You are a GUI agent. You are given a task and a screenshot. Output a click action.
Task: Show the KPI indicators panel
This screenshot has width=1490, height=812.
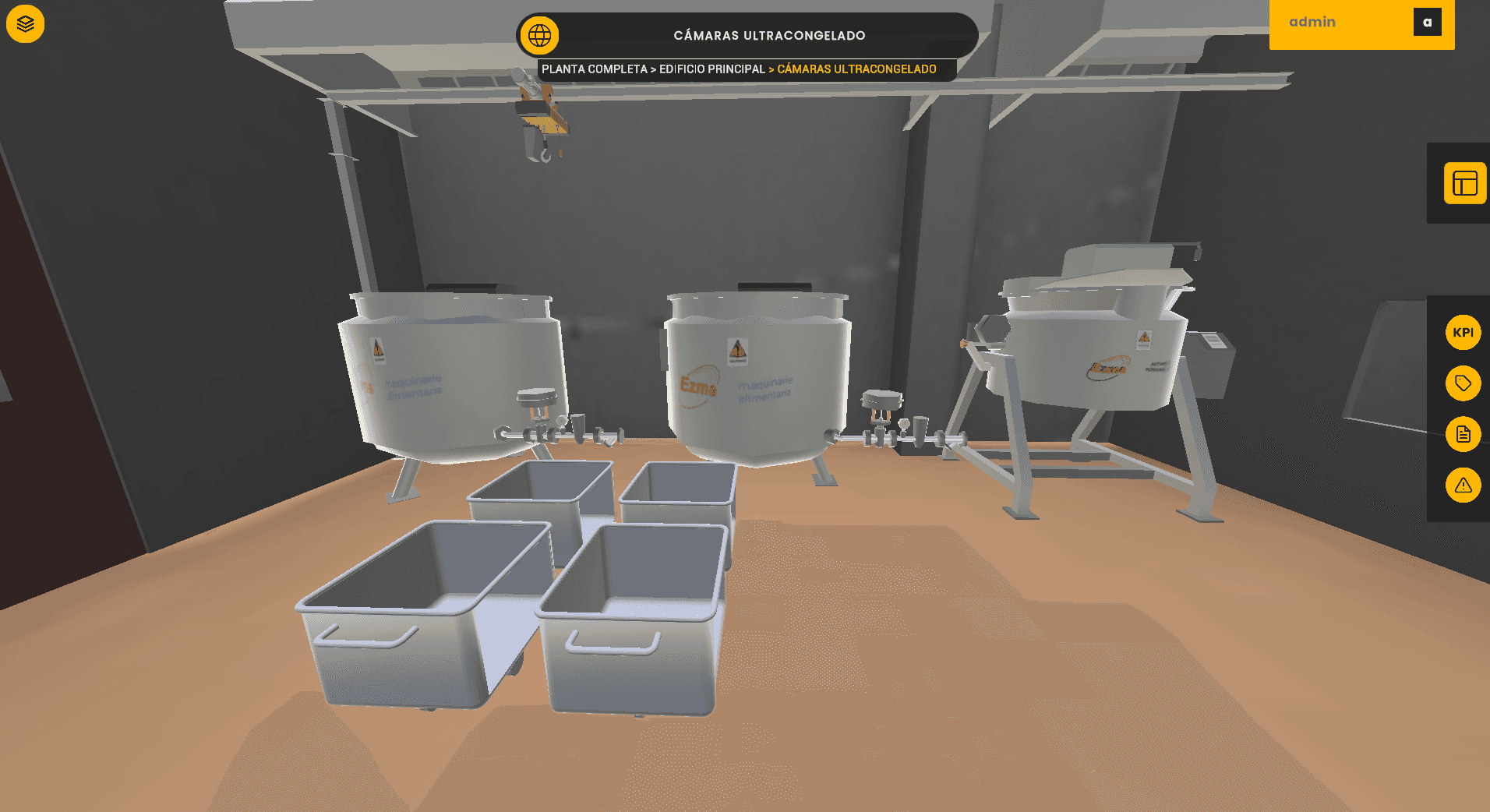(1463, 332)
